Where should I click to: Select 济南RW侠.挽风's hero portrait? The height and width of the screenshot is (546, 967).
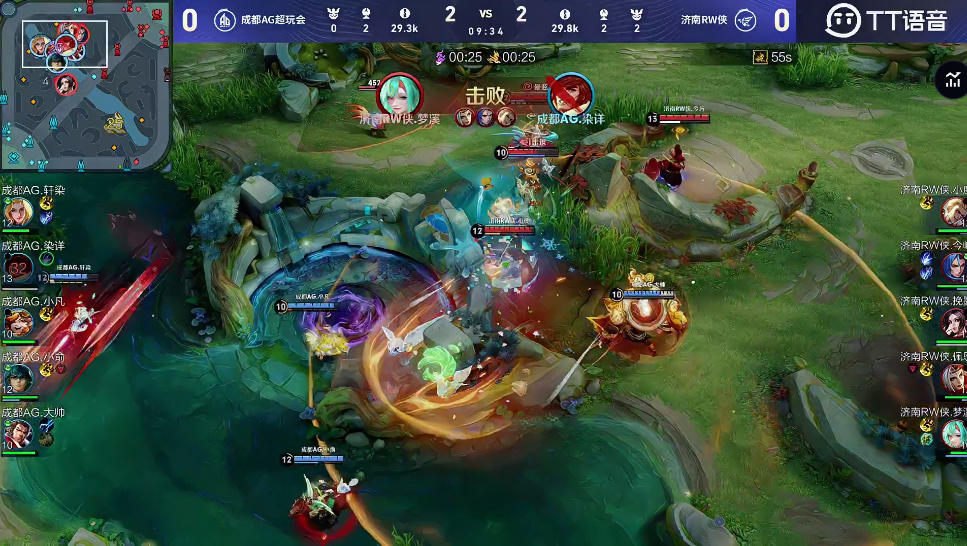(x=953, y=322)
